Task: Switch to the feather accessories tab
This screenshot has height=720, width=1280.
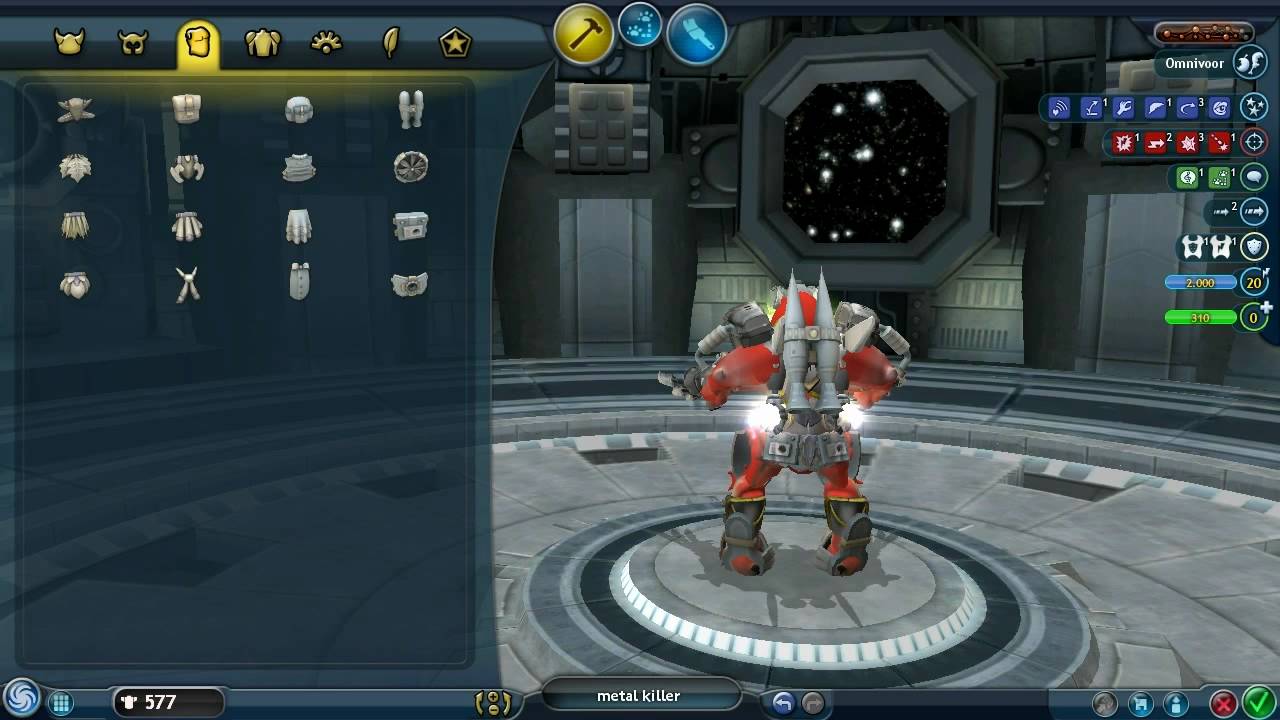Action: (391, 43)
